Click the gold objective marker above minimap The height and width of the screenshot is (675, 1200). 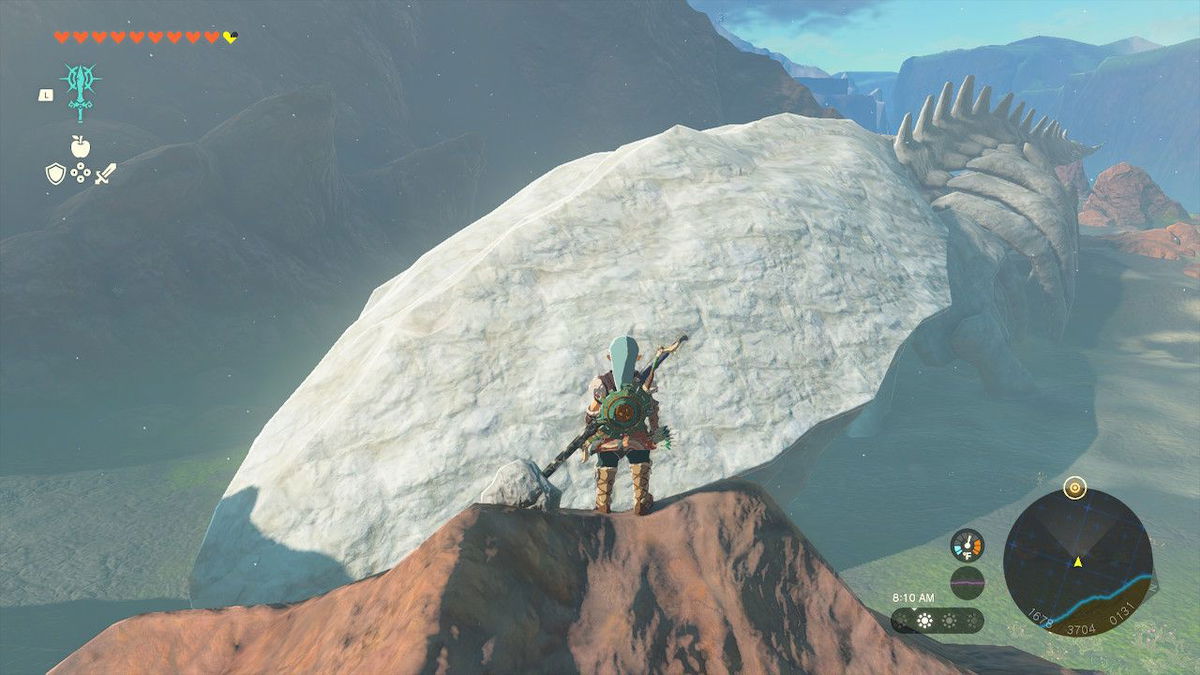(1076, 488)
